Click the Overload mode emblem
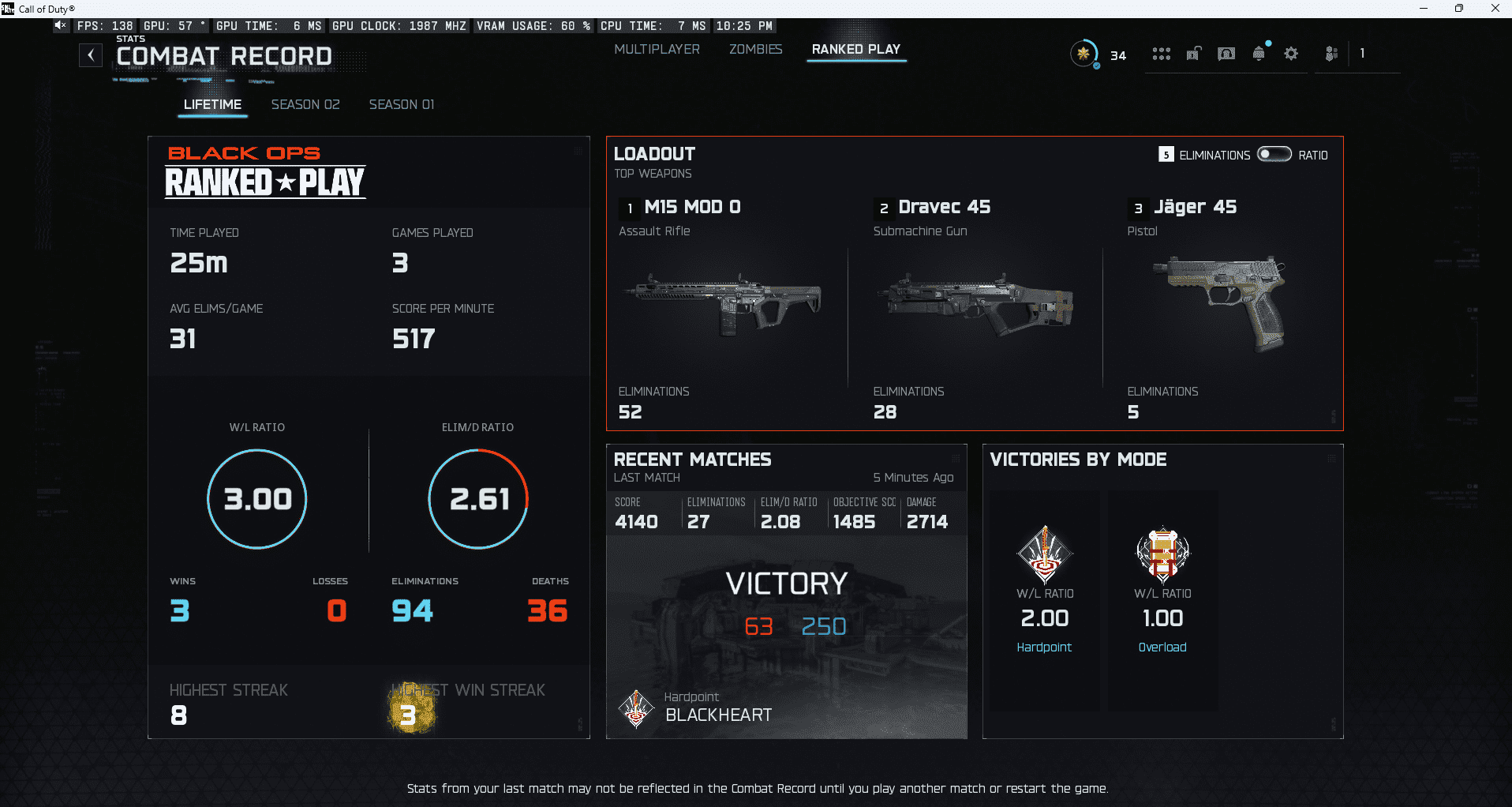The width and height of the screenshot is (1512, 807). click(1162, 554)
